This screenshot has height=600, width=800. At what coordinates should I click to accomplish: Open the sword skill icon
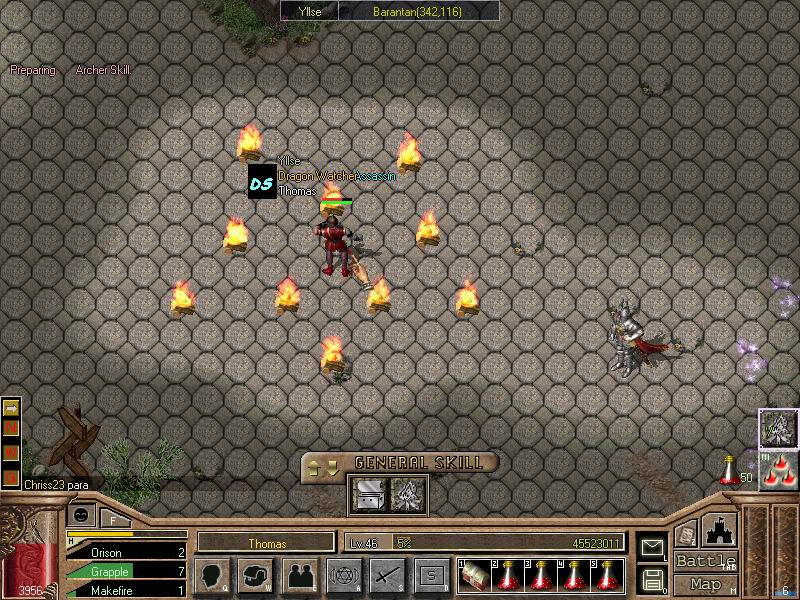pyautogui.click(x=387, y=576)
